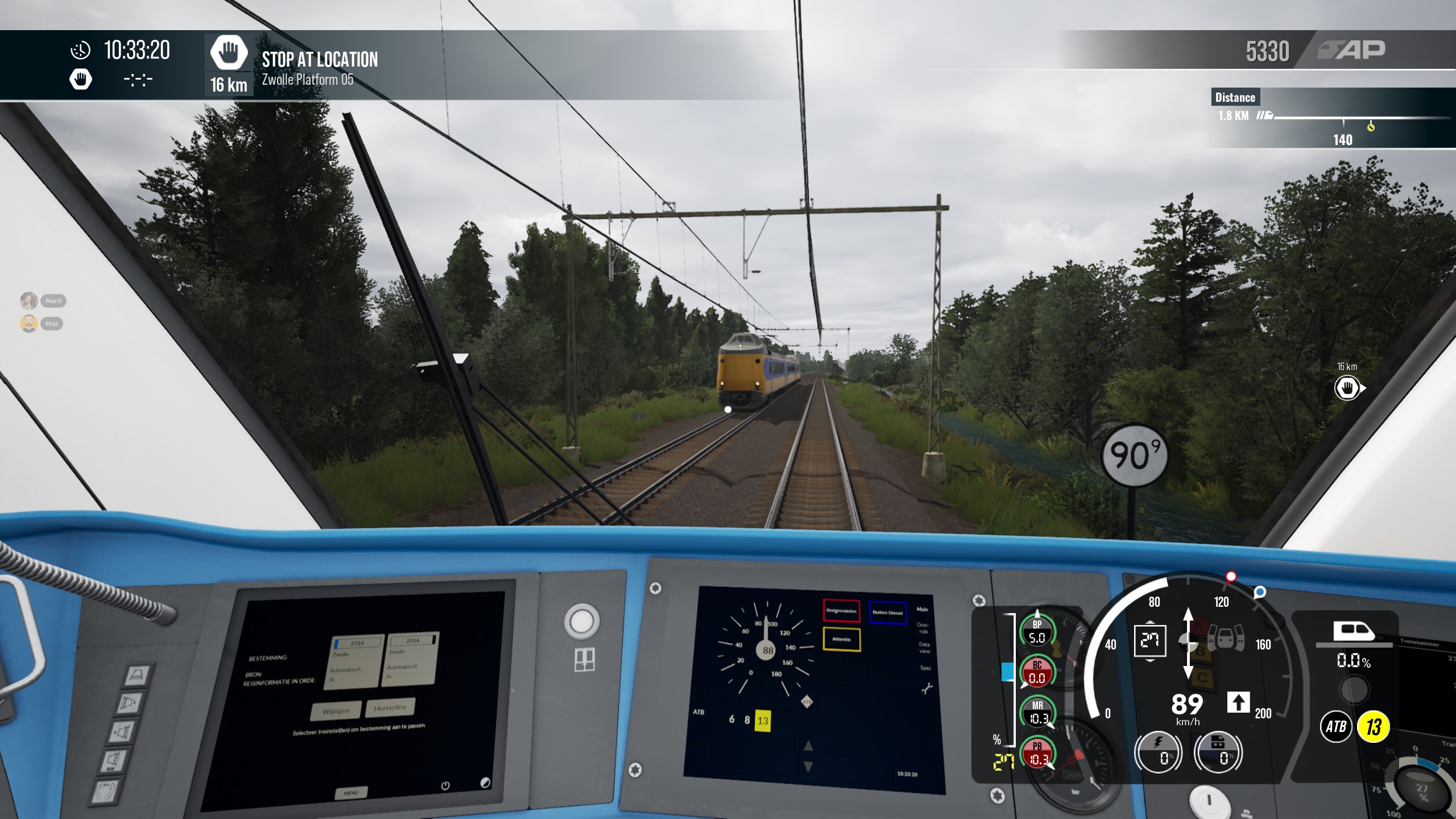Select the Stop at Location objective hand icon
The height and width of the screenshot is (819, 1456).
(229, 53)
